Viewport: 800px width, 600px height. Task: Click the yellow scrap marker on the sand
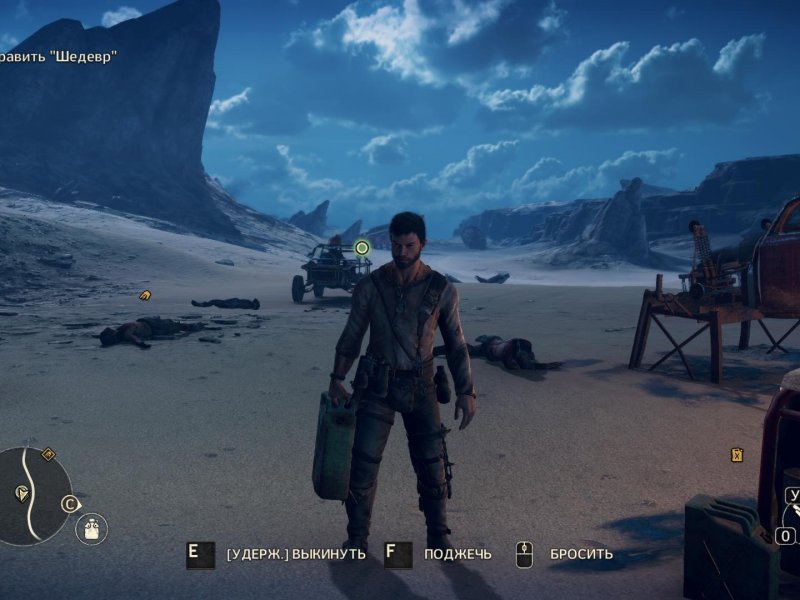coord(145,295)
